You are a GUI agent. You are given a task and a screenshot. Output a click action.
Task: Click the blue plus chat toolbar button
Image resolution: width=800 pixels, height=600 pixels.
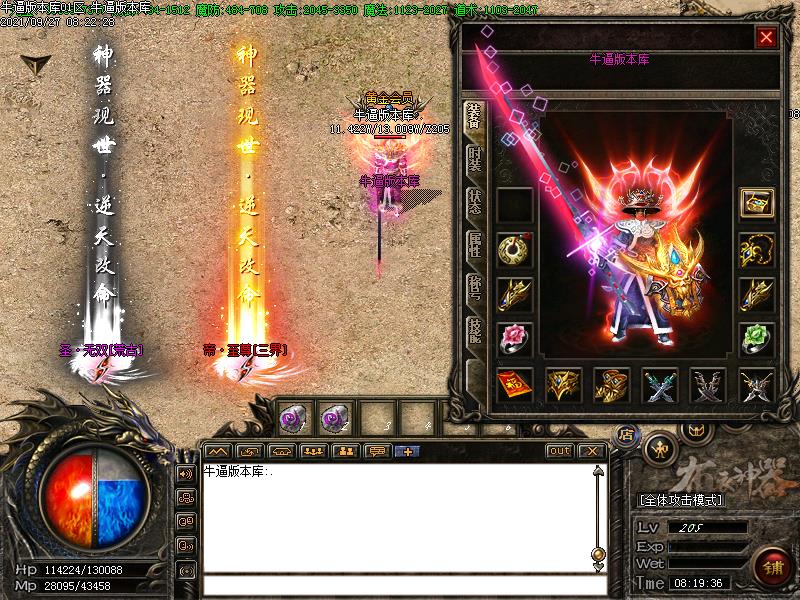[x=407, y=451]
